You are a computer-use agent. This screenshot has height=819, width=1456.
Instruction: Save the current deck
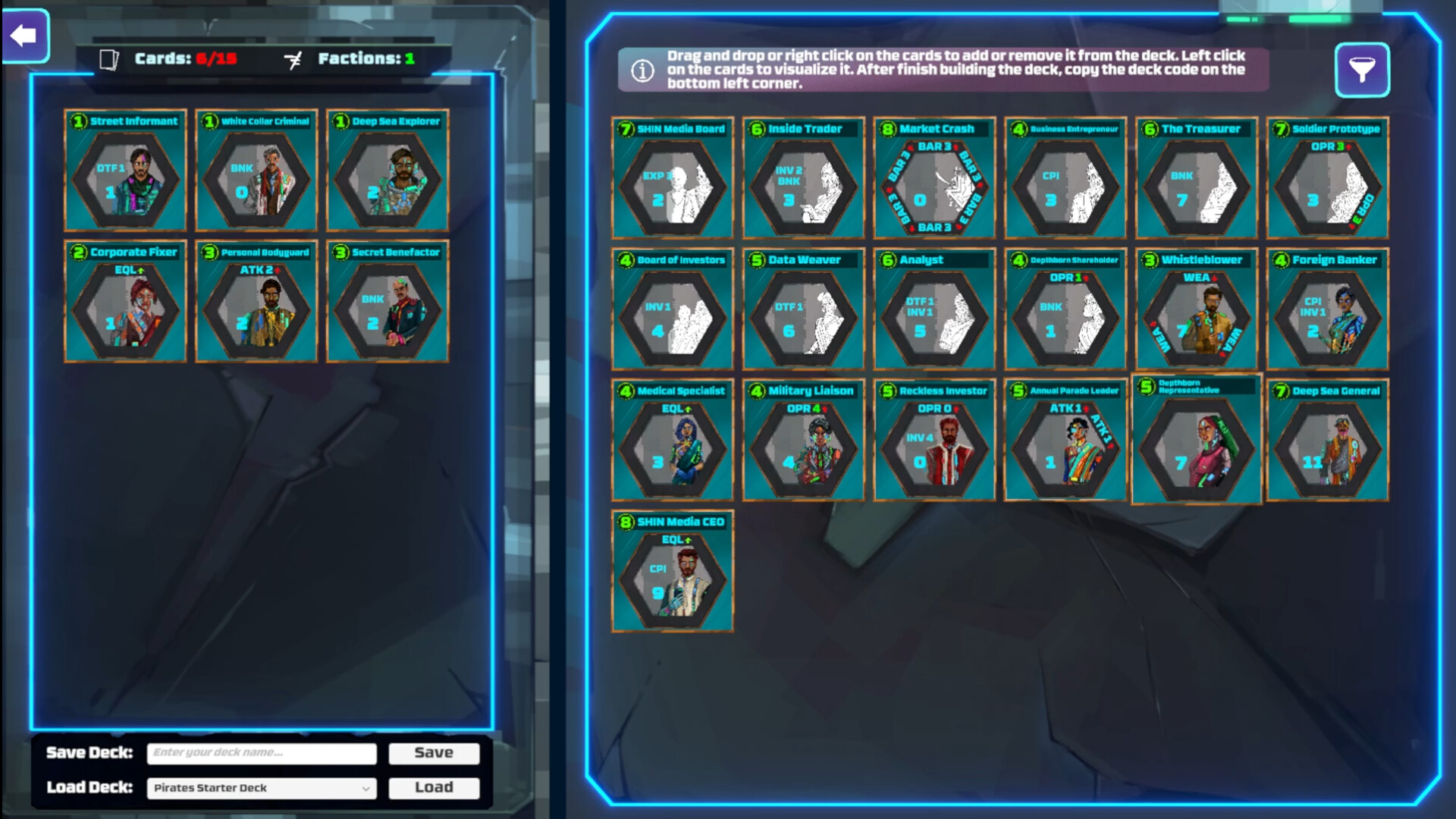434,753
